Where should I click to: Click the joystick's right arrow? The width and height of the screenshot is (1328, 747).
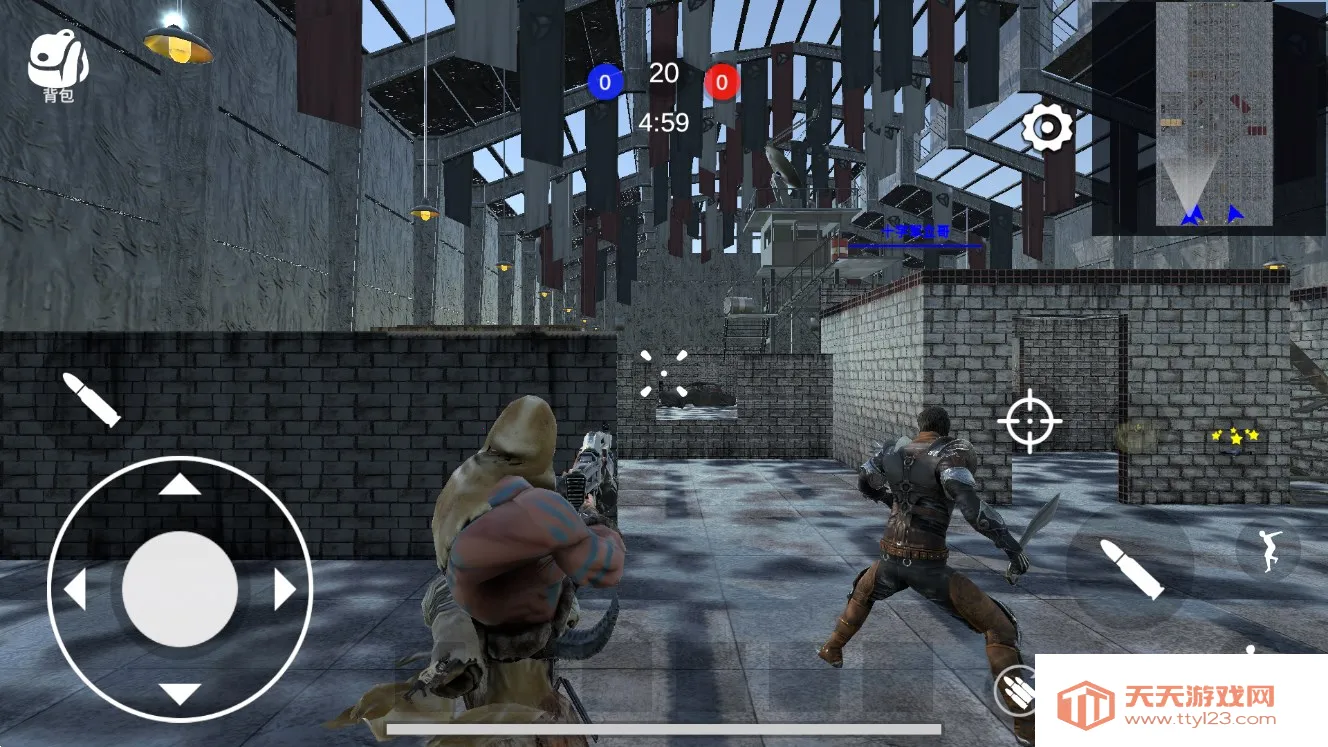284,590
